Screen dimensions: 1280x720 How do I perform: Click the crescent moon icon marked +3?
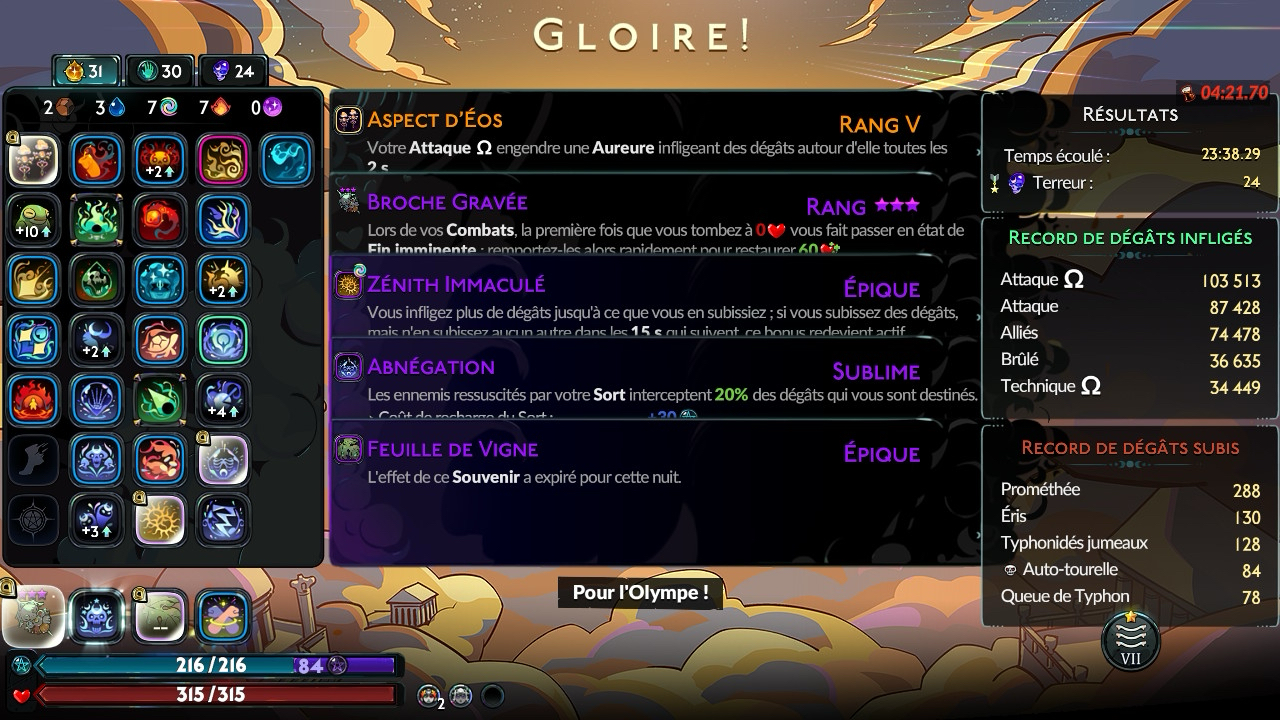tap(97, 520)
